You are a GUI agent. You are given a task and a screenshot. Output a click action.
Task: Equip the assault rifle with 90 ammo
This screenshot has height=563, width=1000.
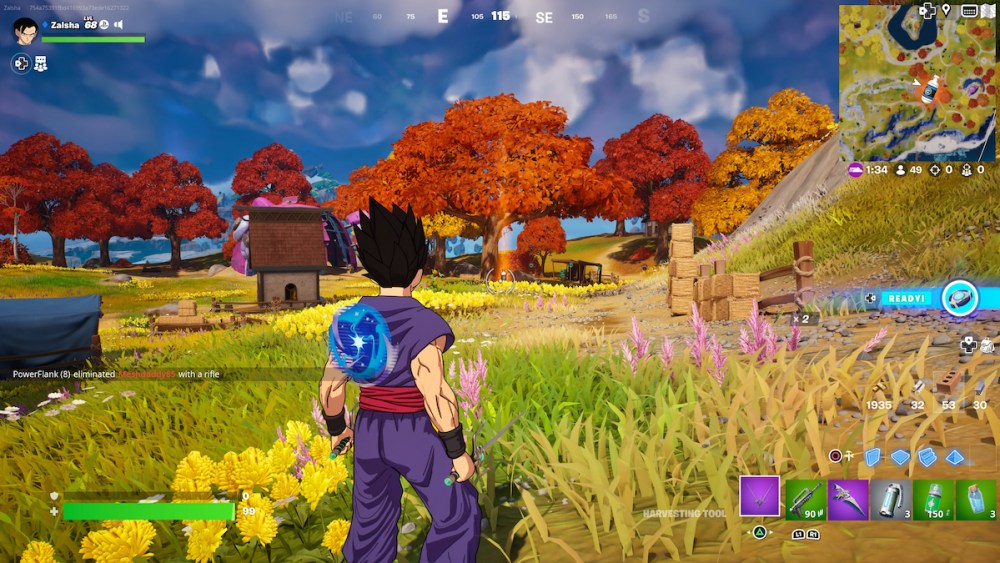[805, 499]
